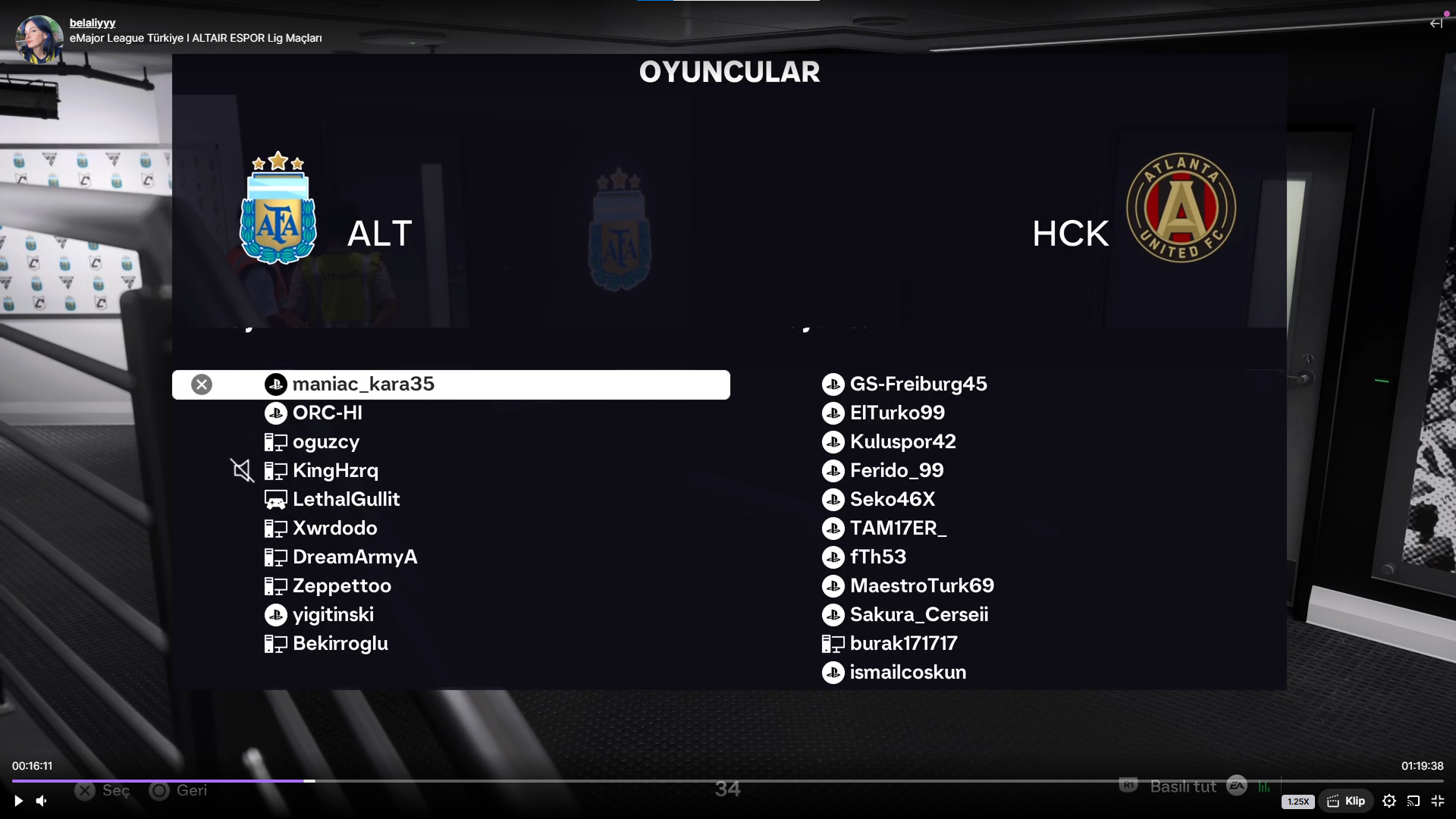Select burak171717 from the roster
Screen dimensions: 1456x819
(x=903, y=644)
